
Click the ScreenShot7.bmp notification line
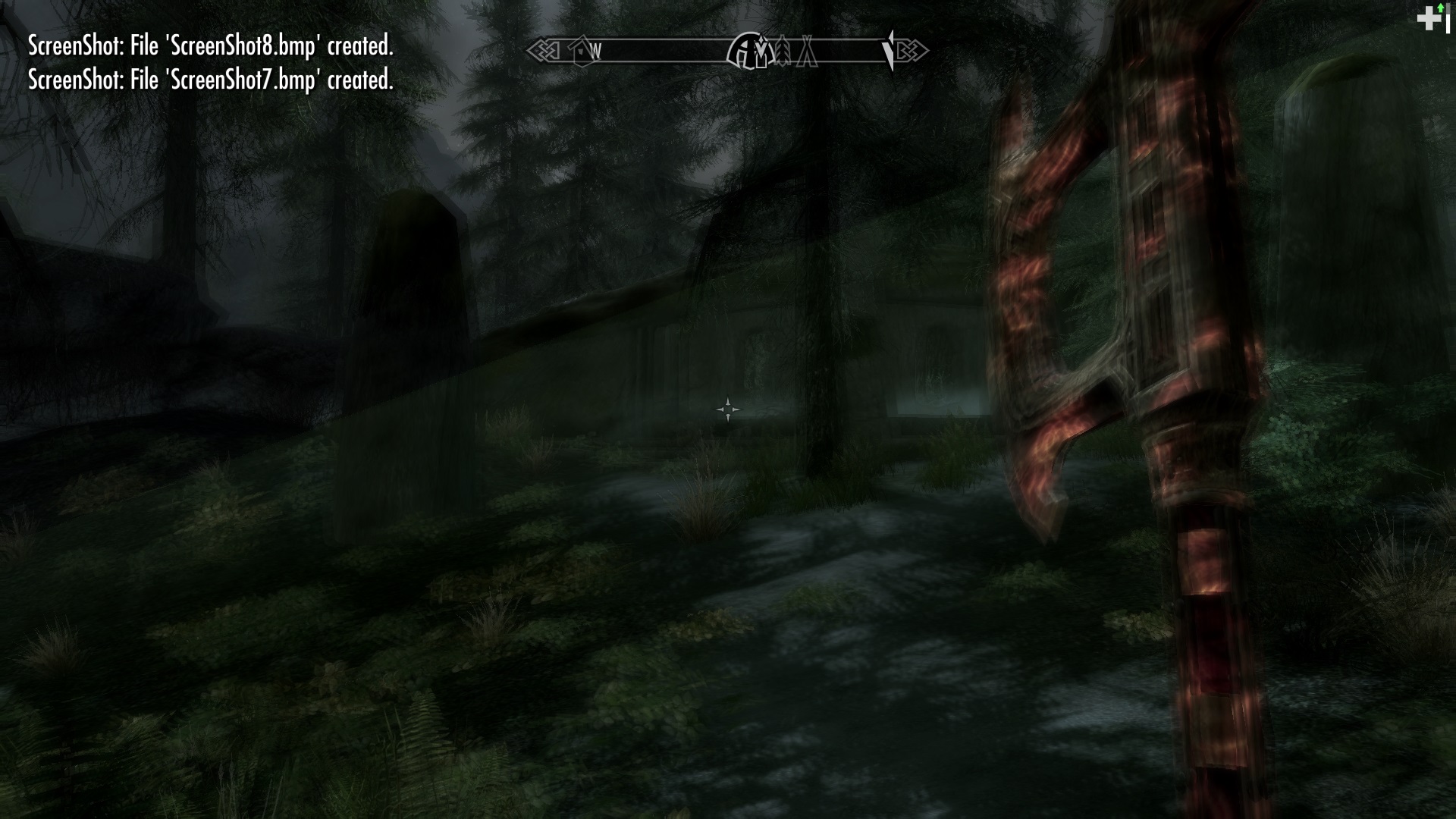211,79
